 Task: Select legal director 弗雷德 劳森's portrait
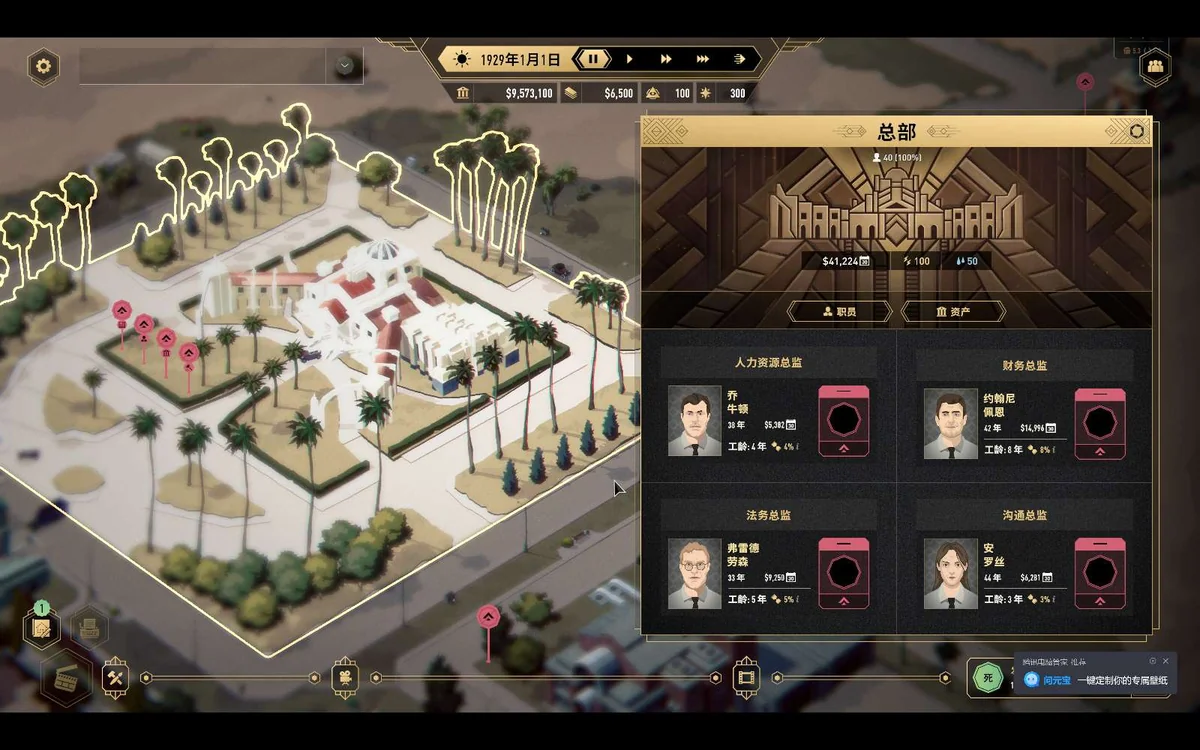point(694,573)
